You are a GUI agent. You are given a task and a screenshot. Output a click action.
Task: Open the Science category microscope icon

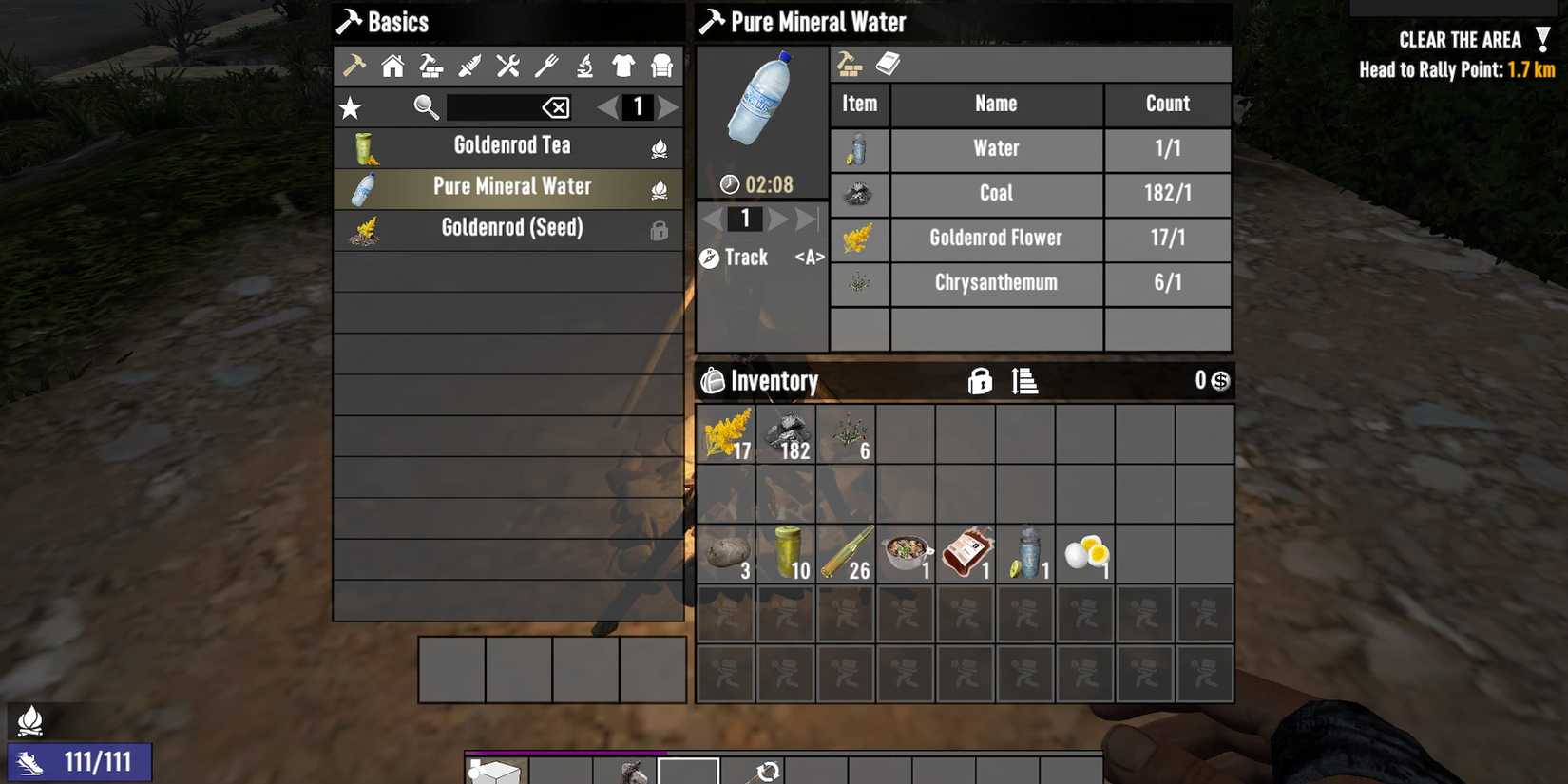pyautogui.click(x=585, y=67)
